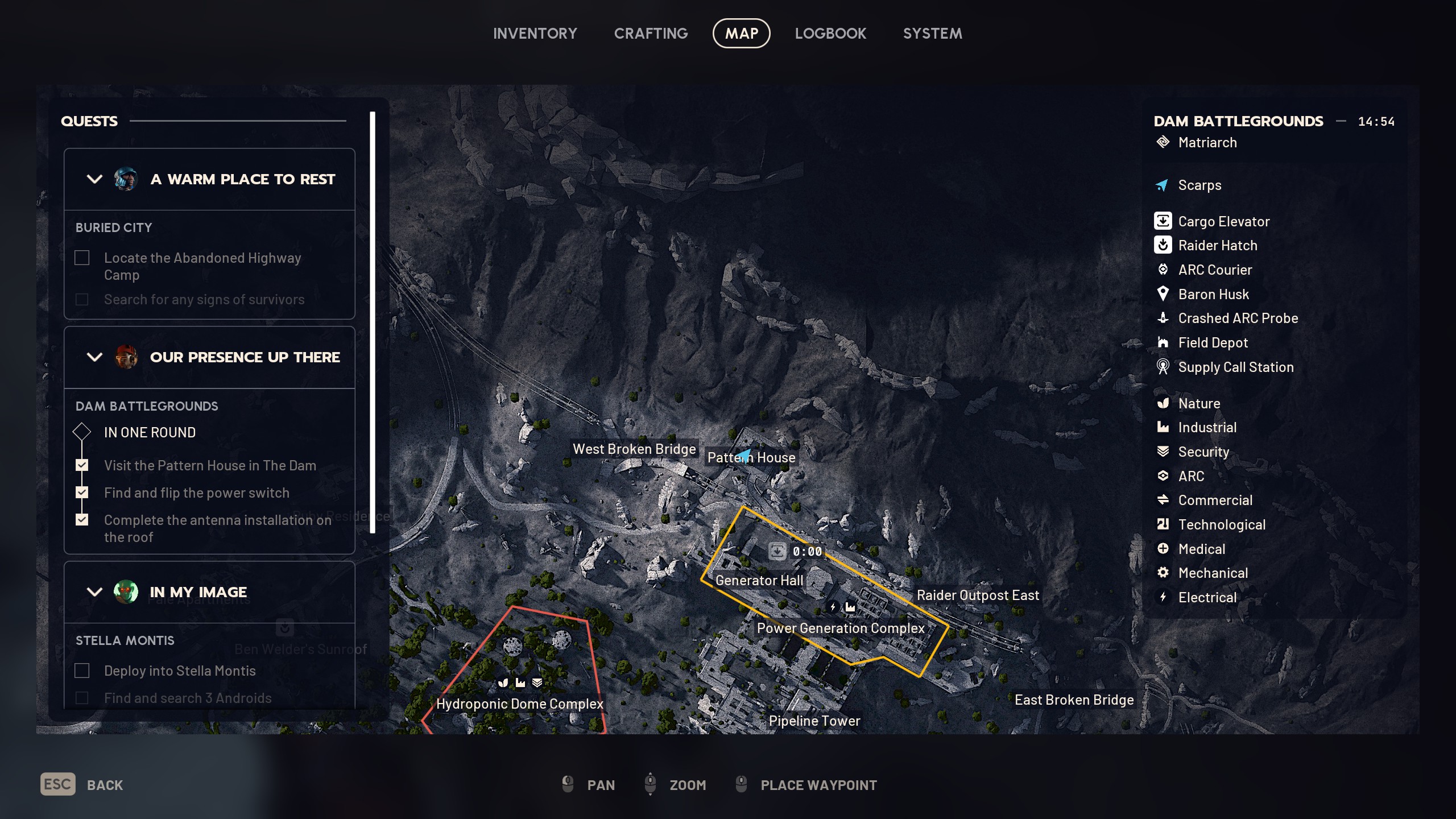1456x819 pixels.
Task: Open the Crafting tab
Action: pyautogui.click(x=651, y=34)
